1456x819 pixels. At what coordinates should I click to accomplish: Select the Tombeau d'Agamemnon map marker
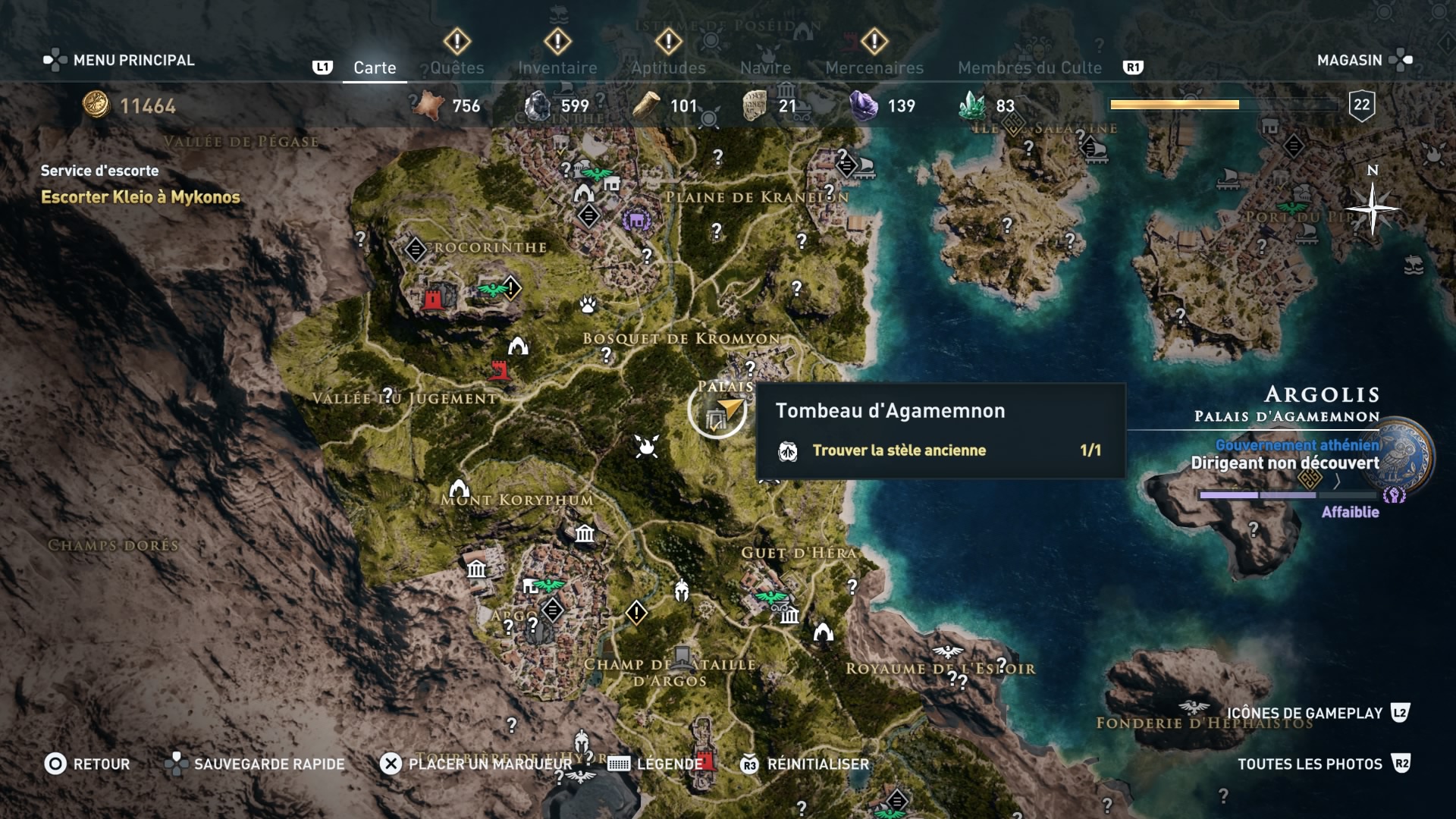(x=717, y=412)
